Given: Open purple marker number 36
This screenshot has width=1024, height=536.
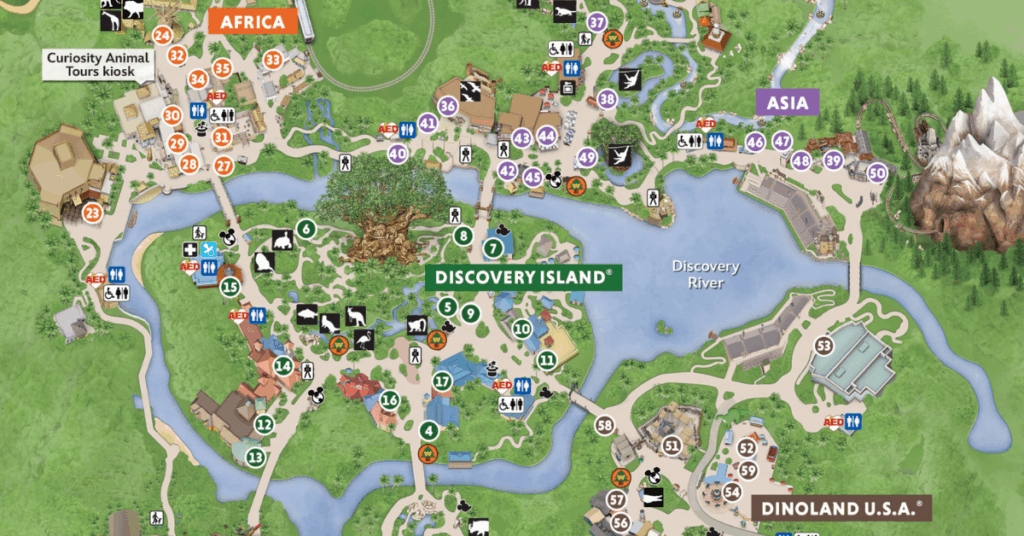Looking at the screenshot, I should point(447,106).
